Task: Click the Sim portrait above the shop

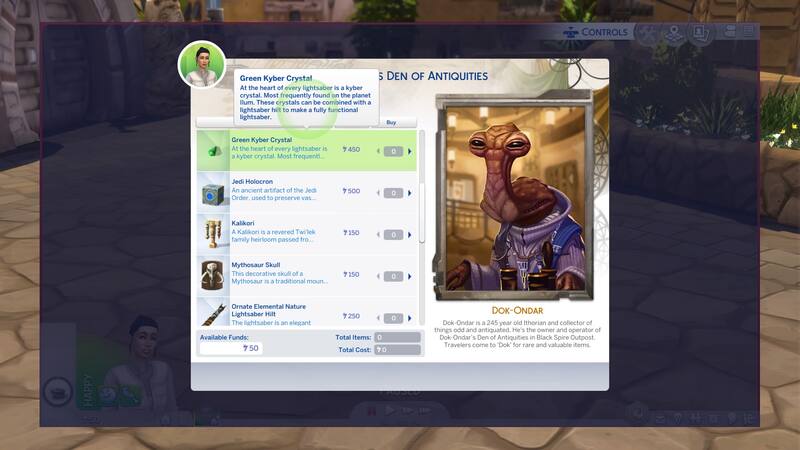Action: click(x=201, y=65)
